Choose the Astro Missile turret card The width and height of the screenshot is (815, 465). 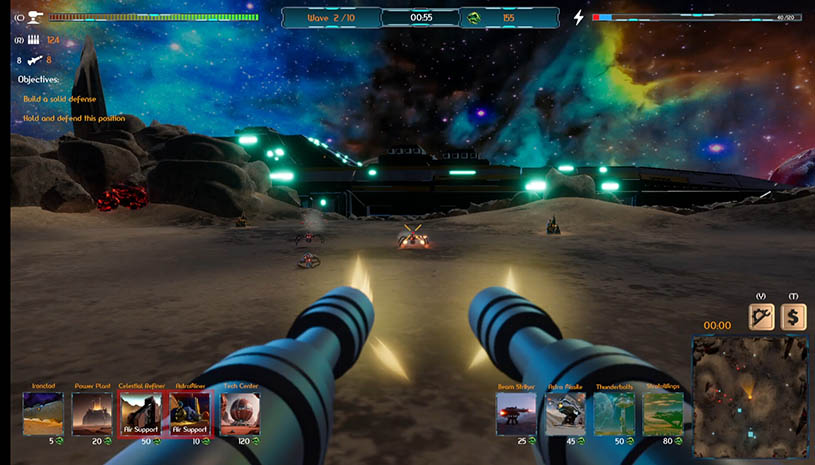pos(565,413)
